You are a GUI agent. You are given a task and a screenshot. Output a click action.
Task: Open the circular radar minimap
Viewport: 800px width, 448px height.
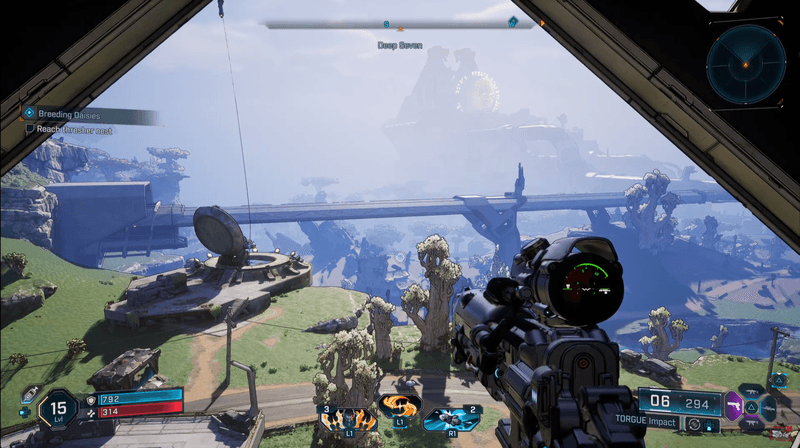tap(745, 64)
